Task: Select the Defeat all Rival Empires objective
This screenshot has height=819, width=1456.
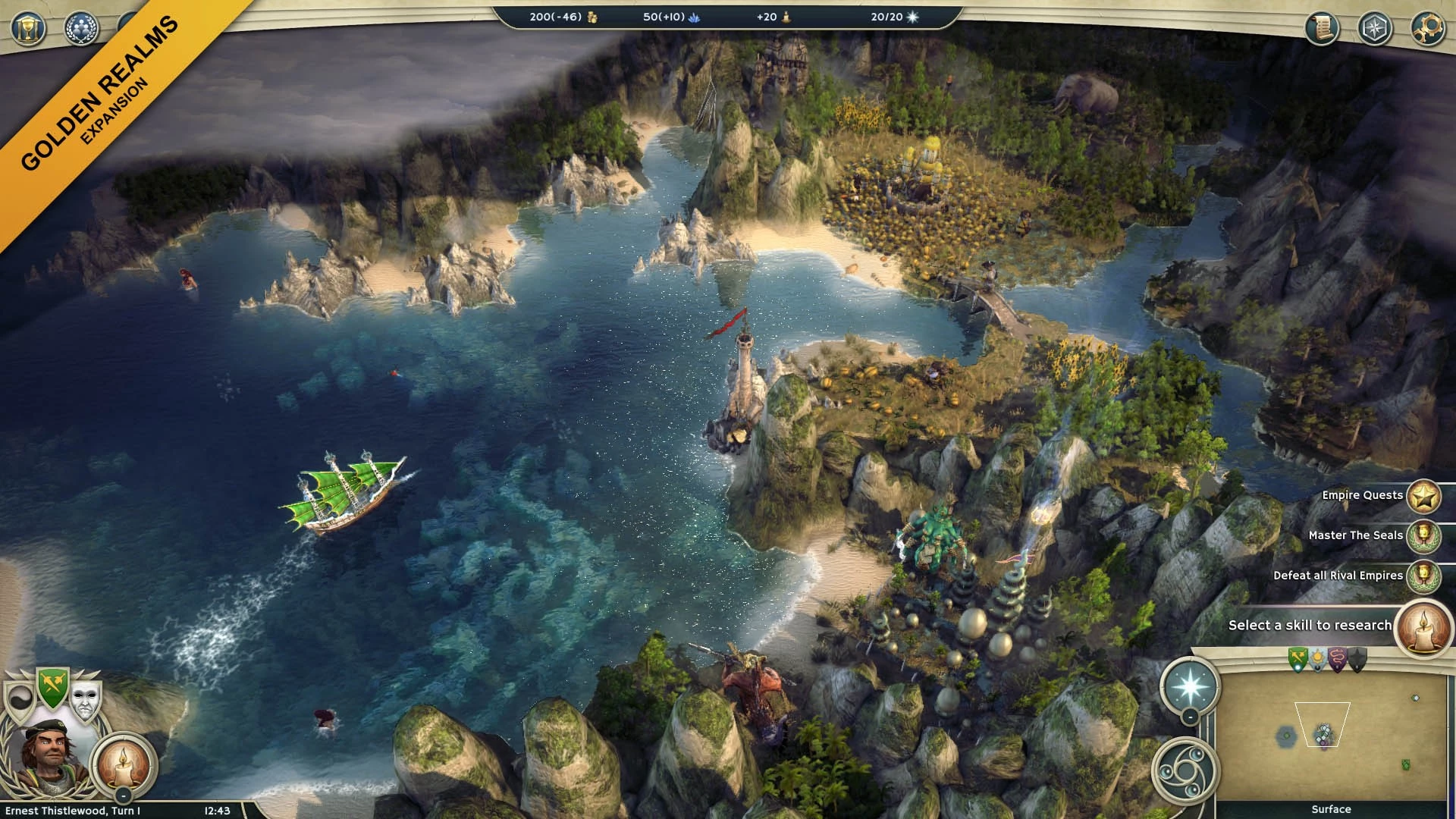Action: (x=1423, y=576)
